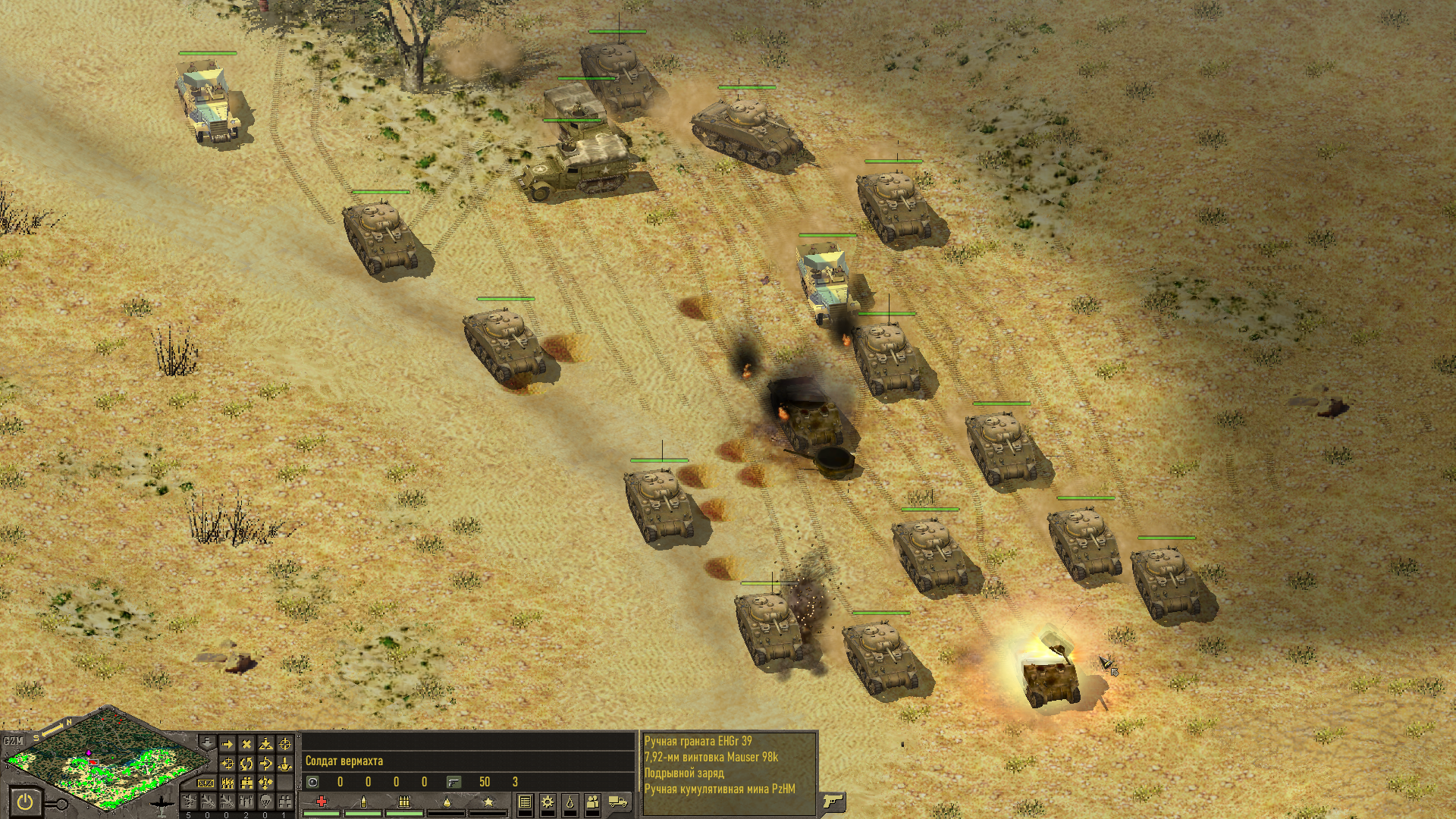Click the crossed-envelope icon beside the command grid
This screenshot has height=819, width=1456.
click(206, 783)
